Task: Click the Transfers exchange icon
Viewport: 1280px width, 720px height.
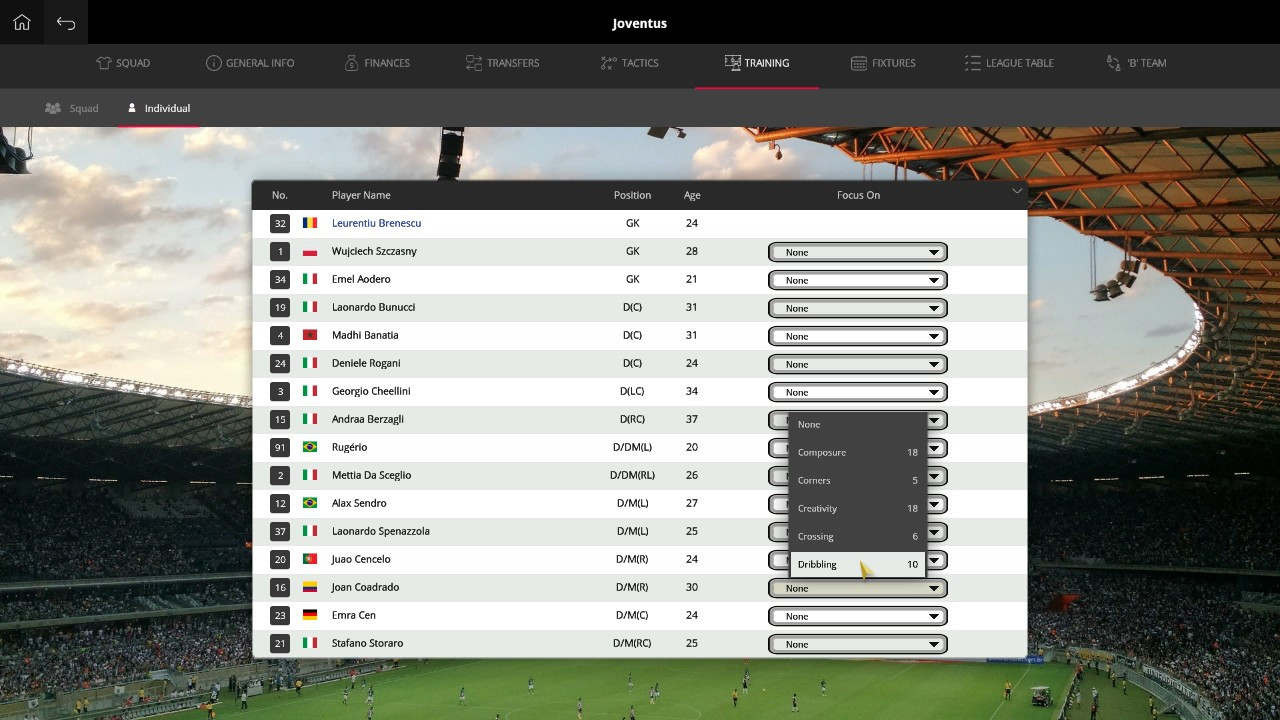Action: pos(473,62)
